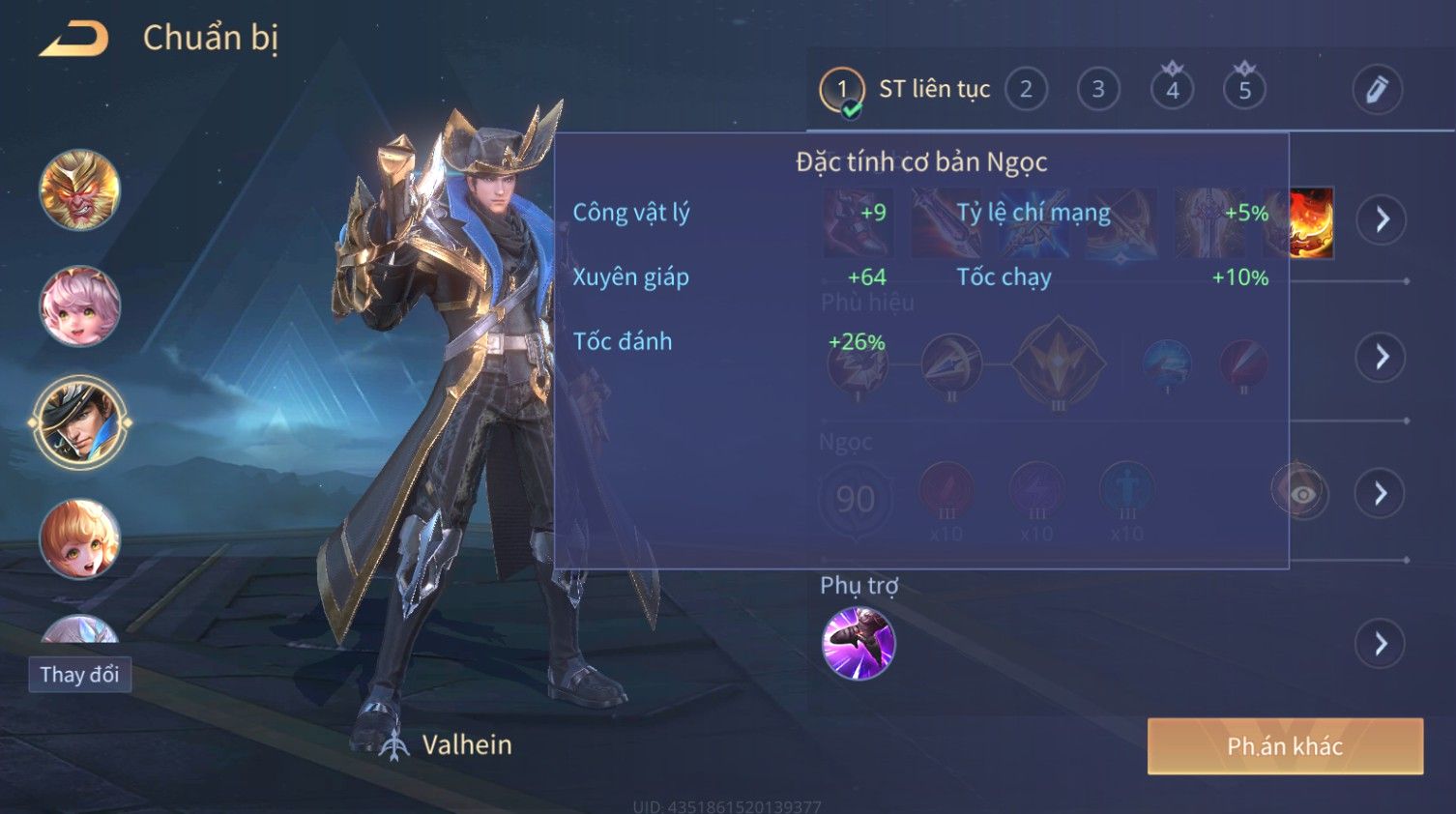The image size is (1456, 814).
Task: Select the 'ST liên tục' preset 1 tab
Action: click(842, 90)
